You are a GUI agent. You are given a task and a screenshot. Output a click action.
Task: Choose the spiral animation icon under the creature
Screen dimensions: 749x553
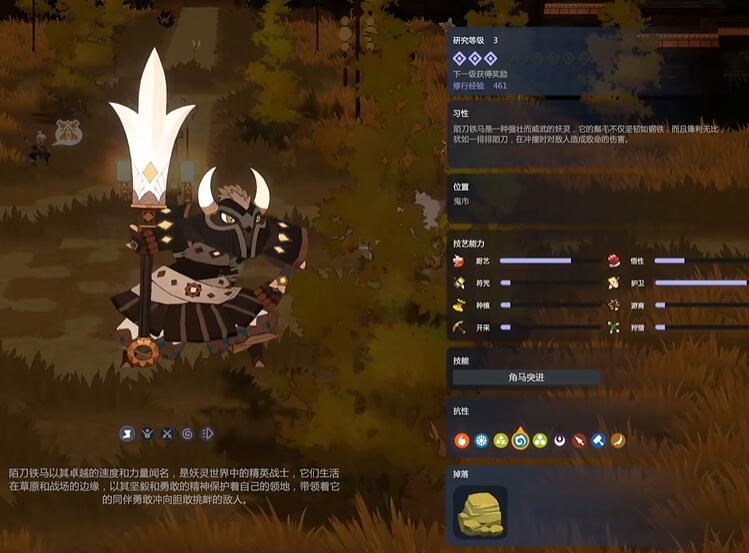[187, 433]
